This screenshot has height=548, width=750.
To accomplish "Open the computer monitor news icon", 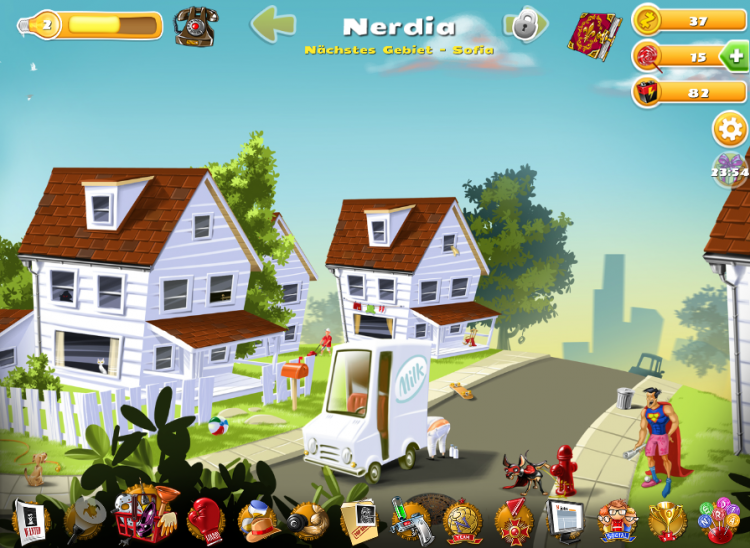I will point(565,520).
